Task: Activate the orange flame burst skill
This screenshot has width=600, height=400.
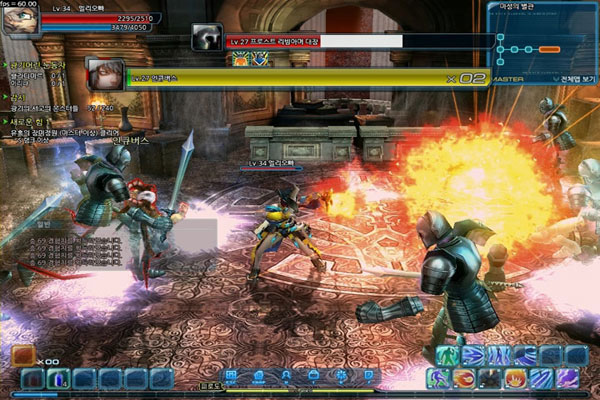Action: (x=516, y=378)
